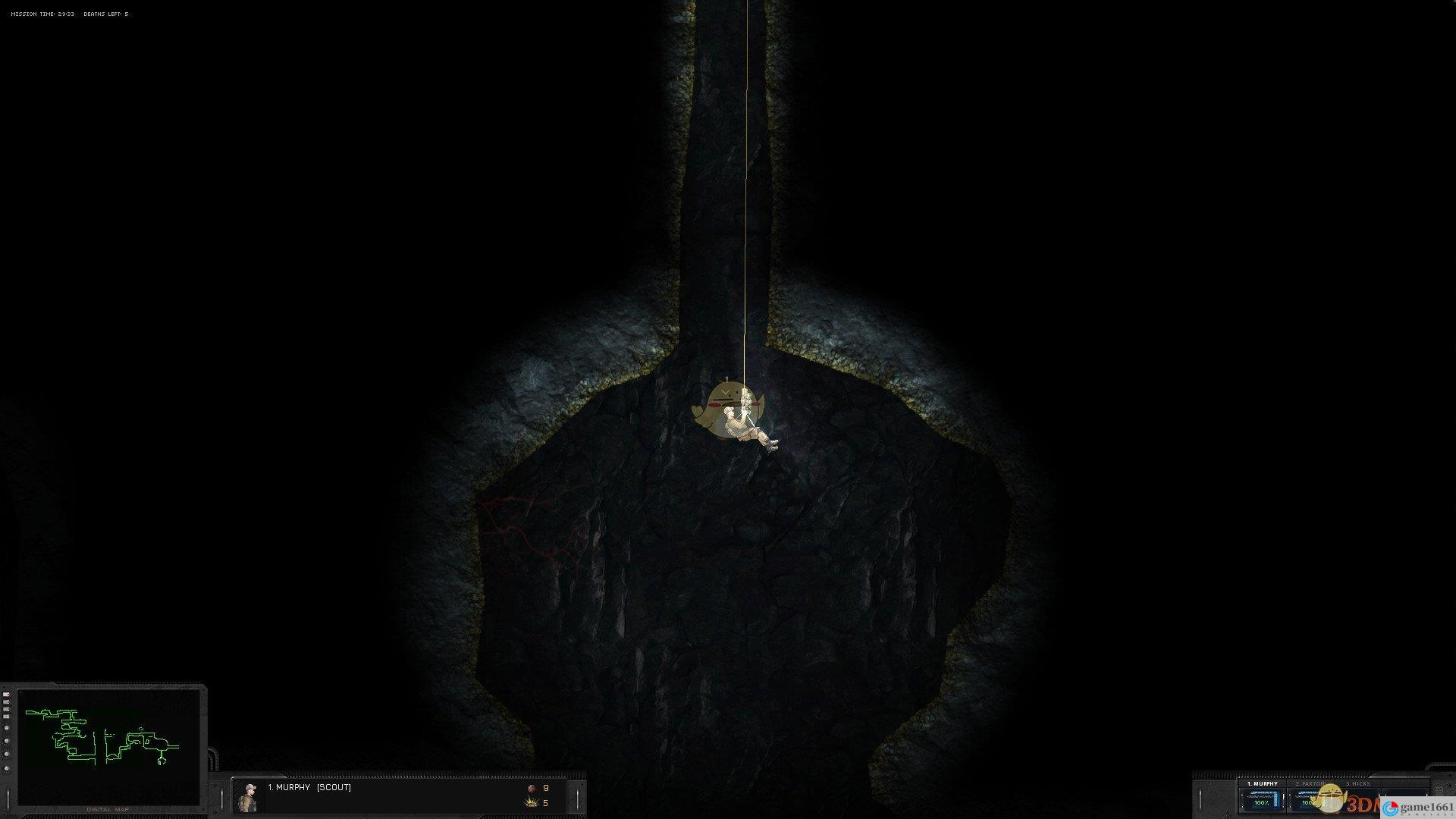Choose the explosive charge icon showing 5
This screenshot has width=1456, height=819.
(532, 803)
